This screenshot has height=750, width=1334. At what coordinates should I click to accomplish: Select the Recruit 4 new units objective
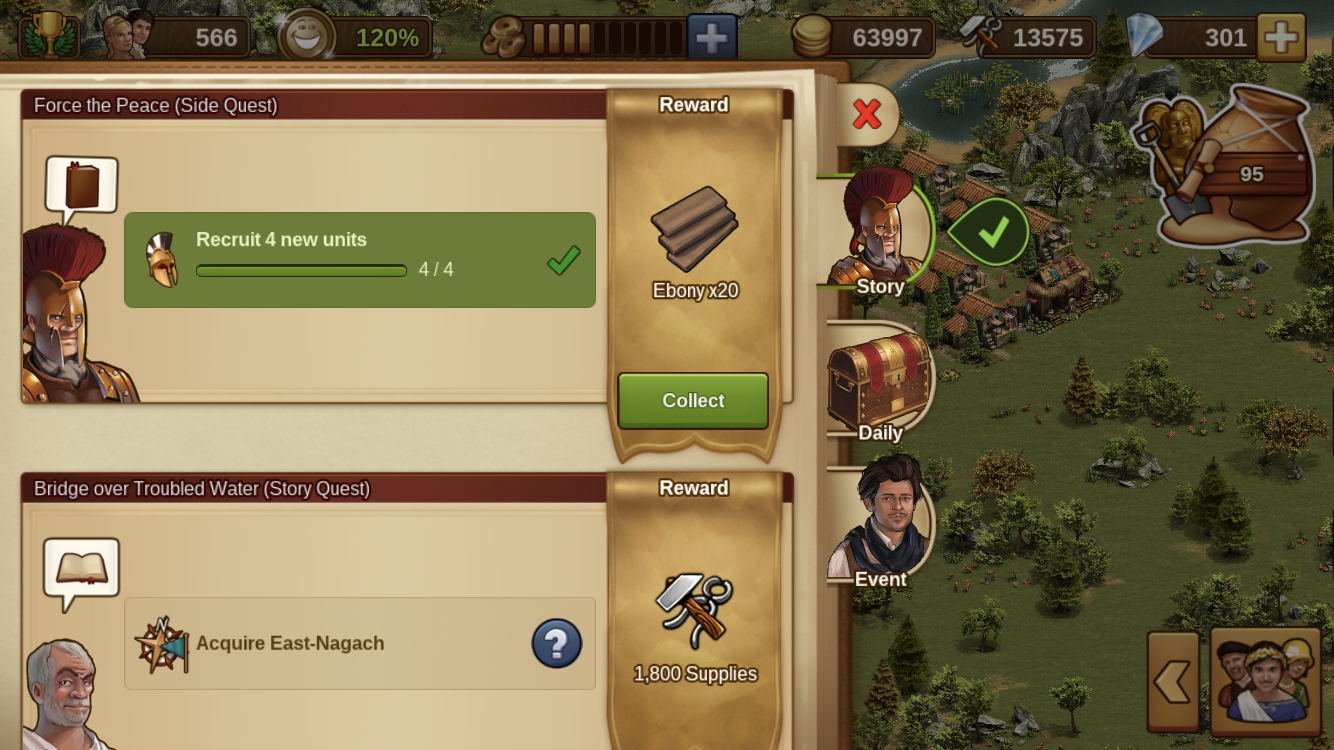pyautogui.click(x=360, y=260)
